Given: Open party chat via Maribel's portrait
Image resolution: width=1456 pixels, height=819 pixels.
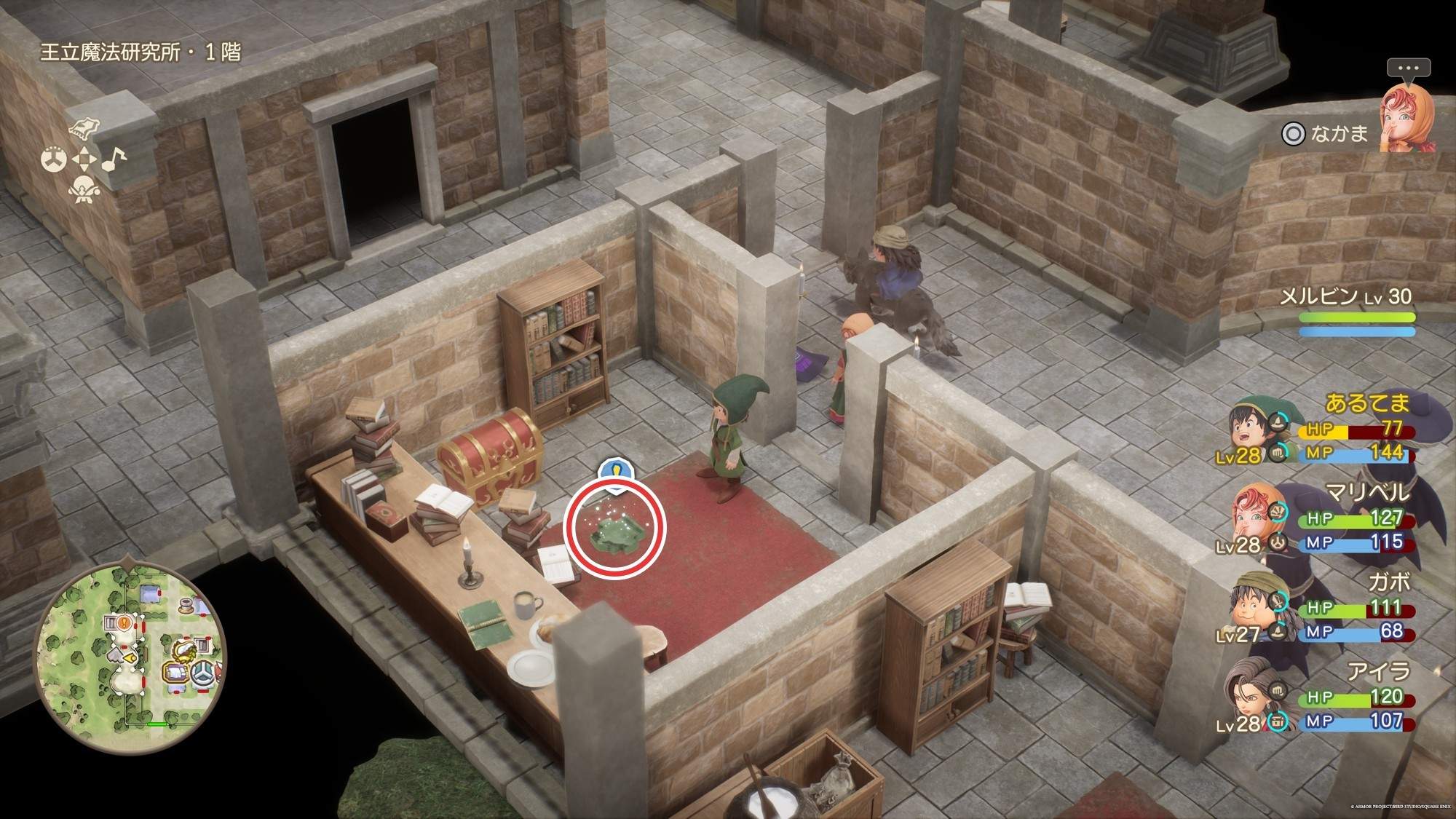Looking at the screenshot, I should tap(1406, 118).
